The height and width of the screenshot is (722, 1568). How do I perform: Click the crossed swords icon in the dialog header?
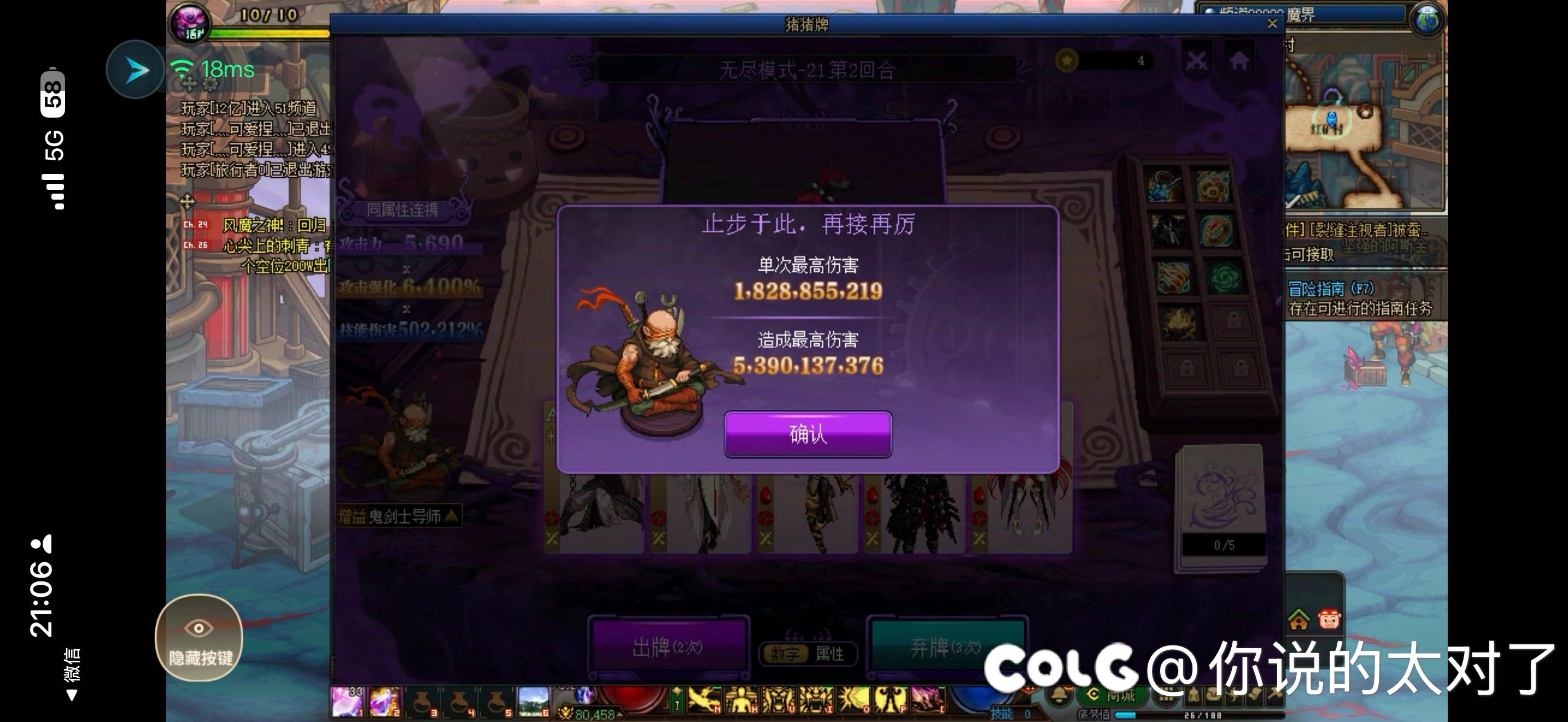coord(1196,61)
